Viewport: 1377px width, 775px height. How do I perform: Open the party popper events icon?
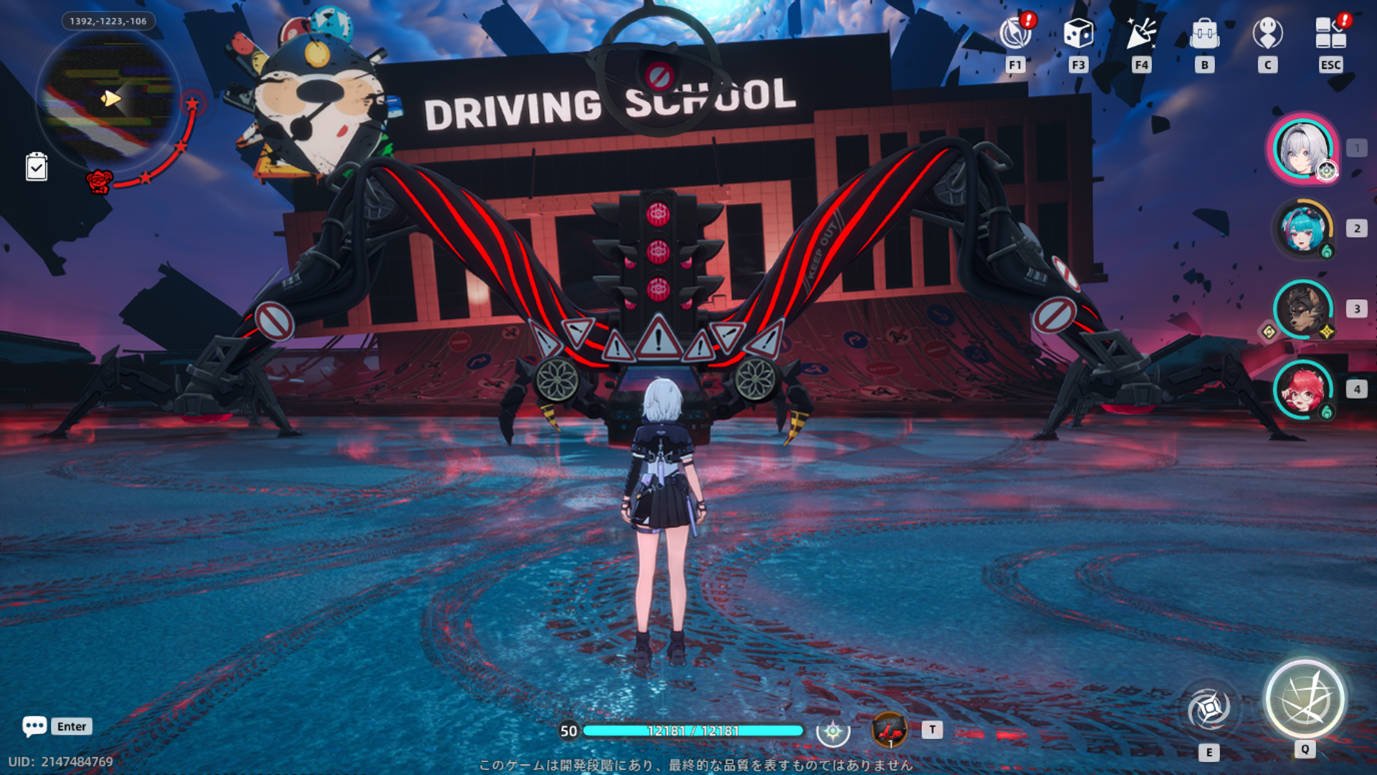(x=1141, y=33)
